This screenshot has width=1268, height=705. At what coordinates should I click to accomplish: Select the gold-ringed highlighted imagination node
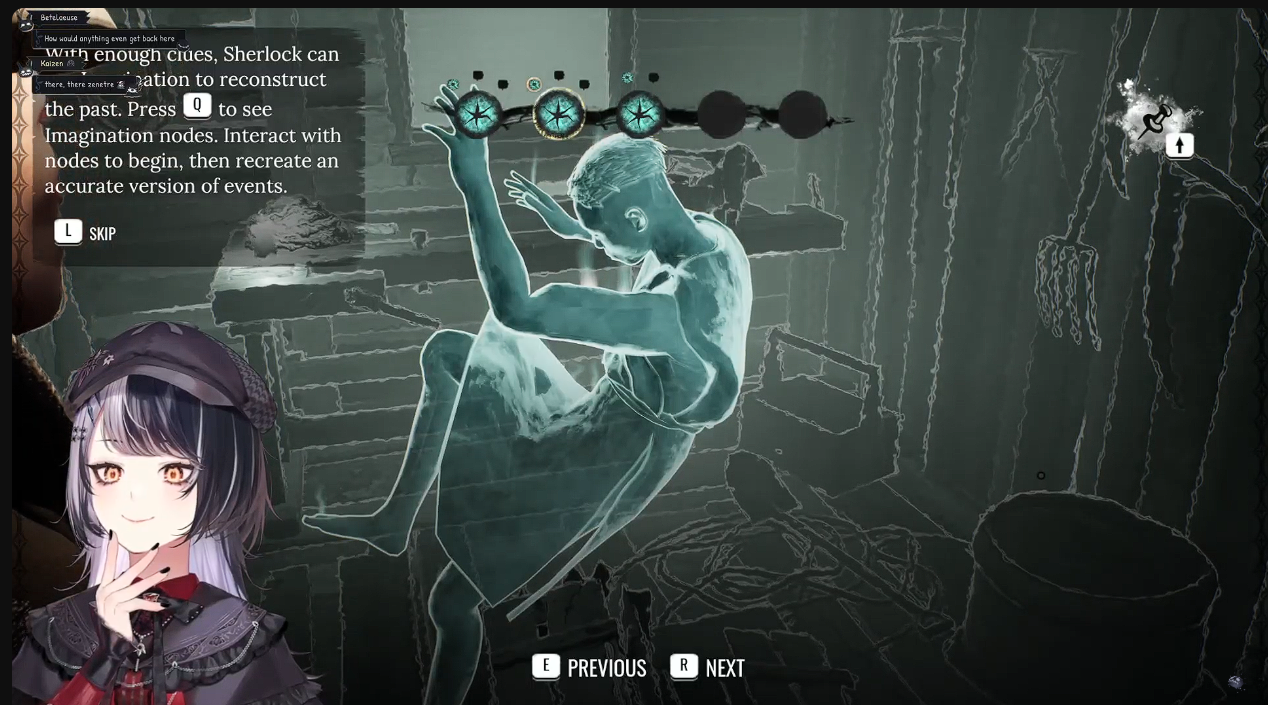click(559, 115)
